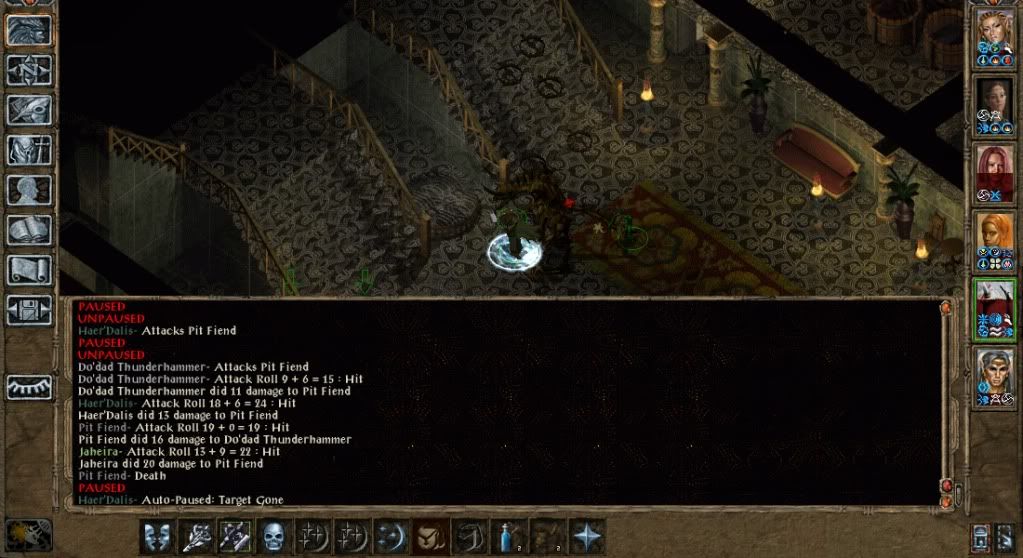Viewport: 1023px width, 558px height.
Task: Open options via the floppy disk icon
Action: pyautogui.click(x=29, y=309)
